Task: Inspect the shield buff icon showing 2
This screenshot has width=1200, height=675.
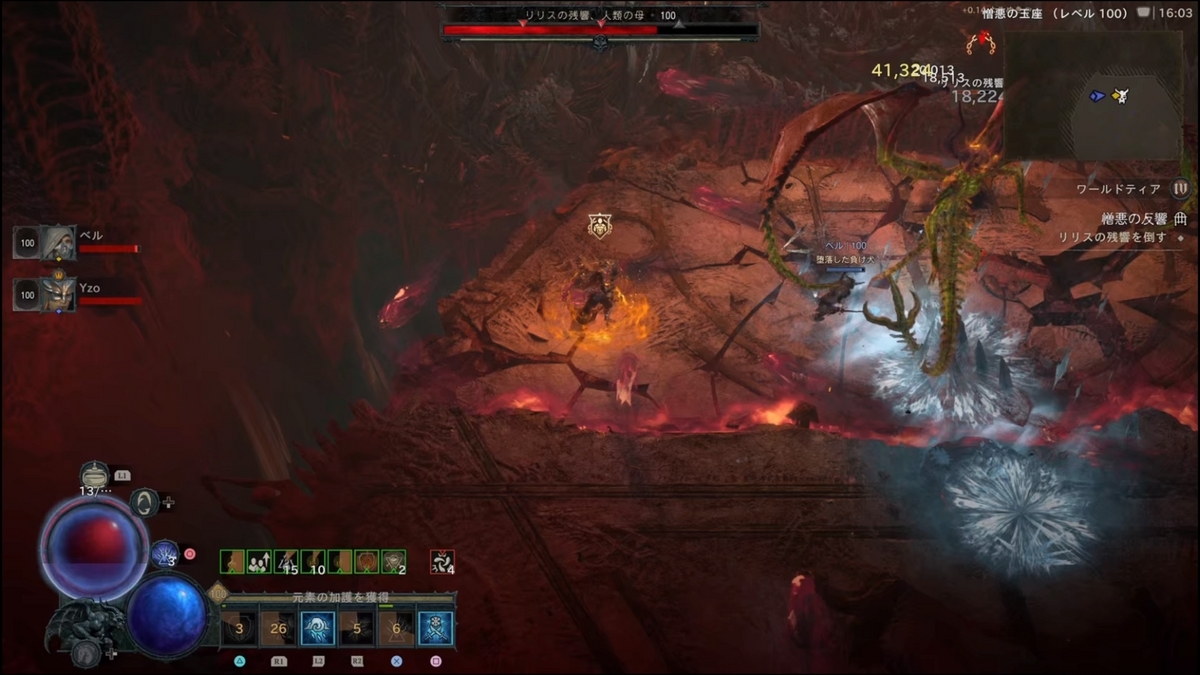Action: 394,562
